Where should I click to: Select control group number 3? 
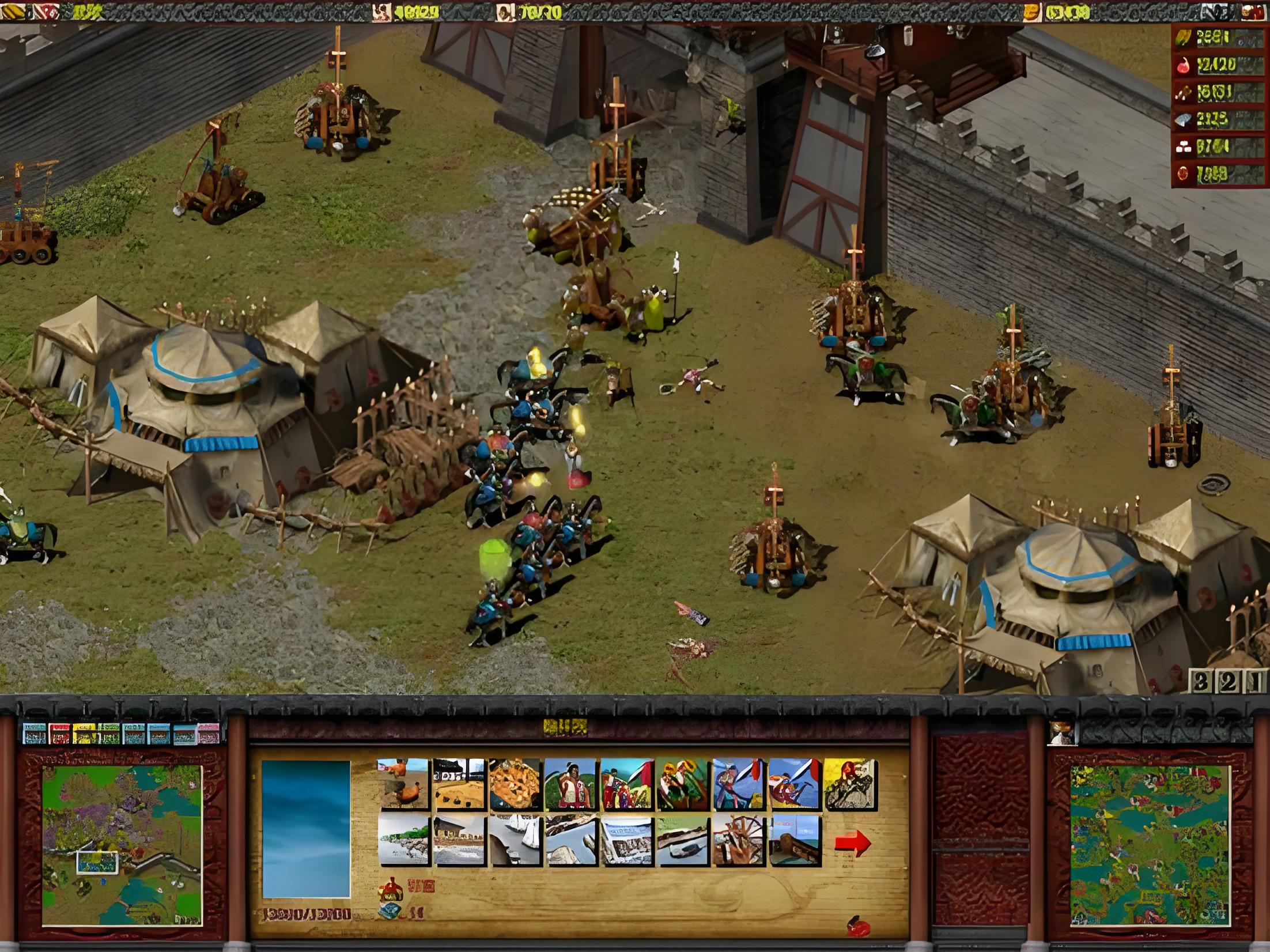point(1200,682)
